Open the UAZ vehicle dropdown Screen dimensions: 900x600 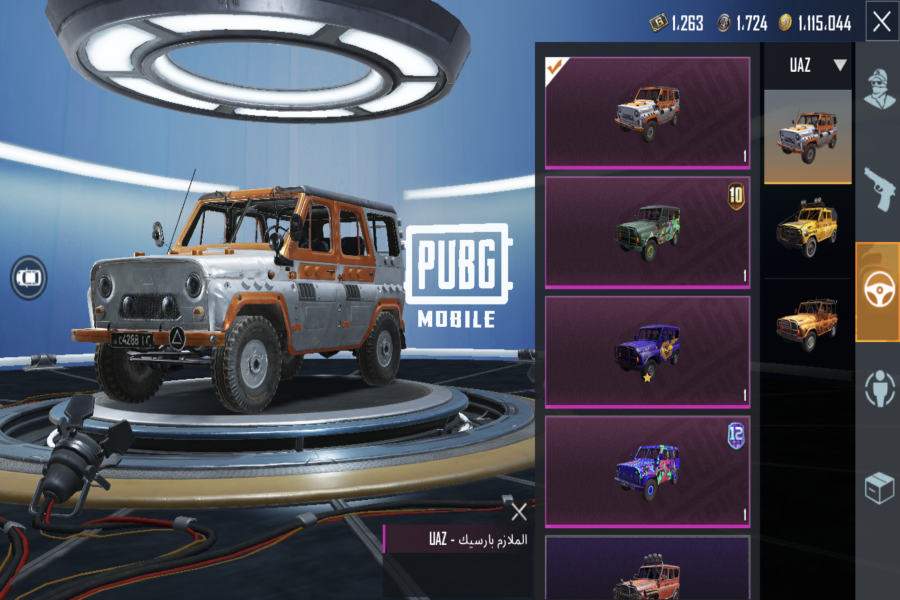click(x=808, y=66)
